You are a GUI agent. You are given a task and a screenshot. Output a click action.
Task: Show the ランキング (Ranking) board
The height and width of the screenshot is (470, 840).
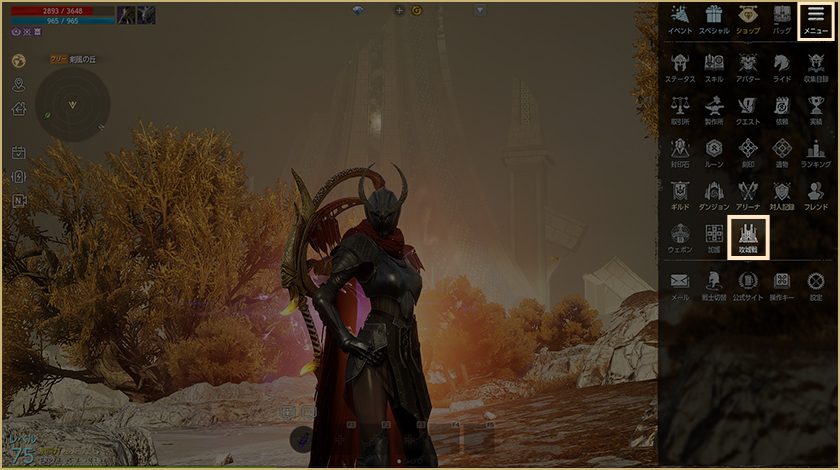(x=815, y=151)
